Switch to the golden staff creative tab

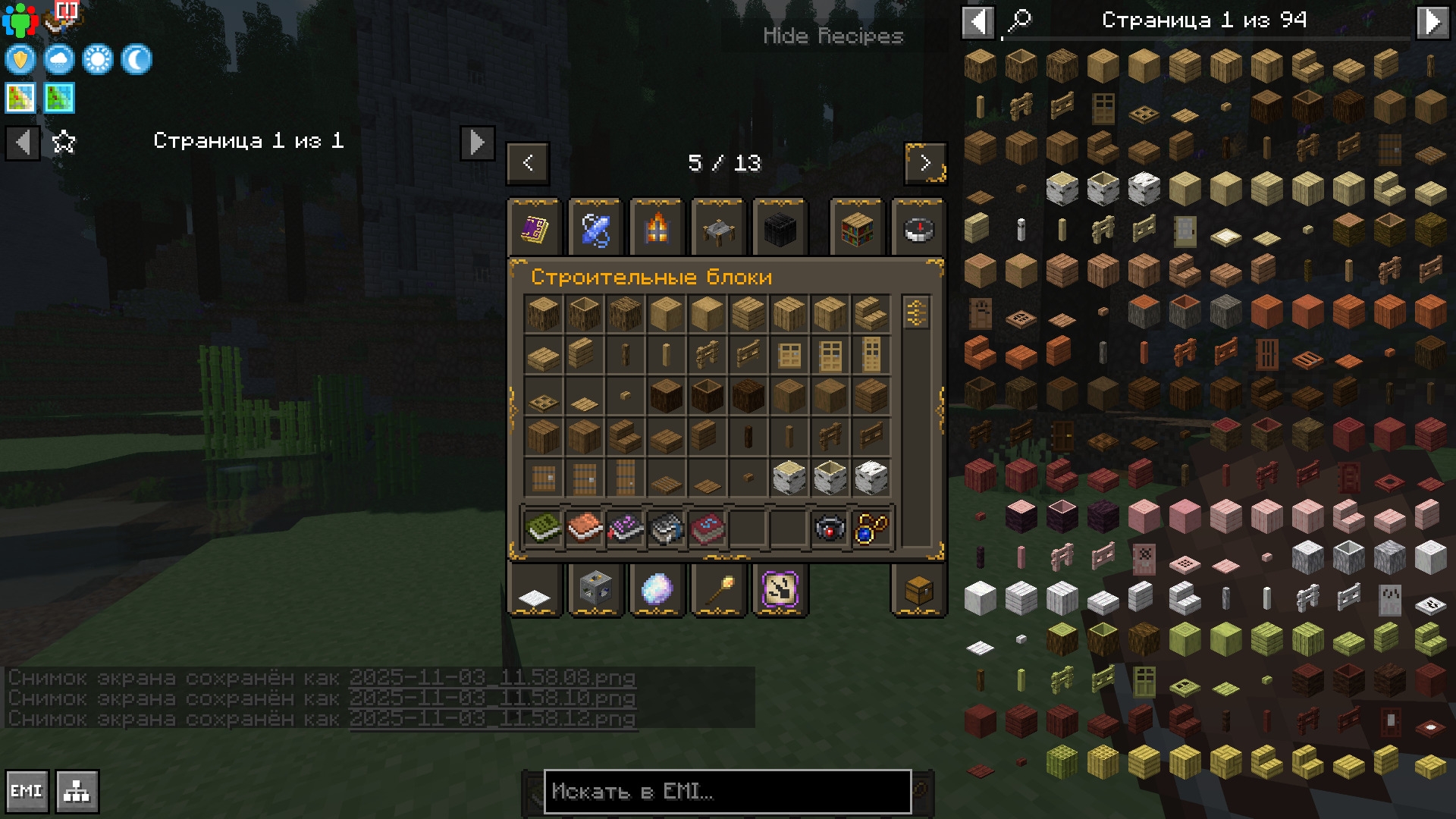click(x=718, y=590)
